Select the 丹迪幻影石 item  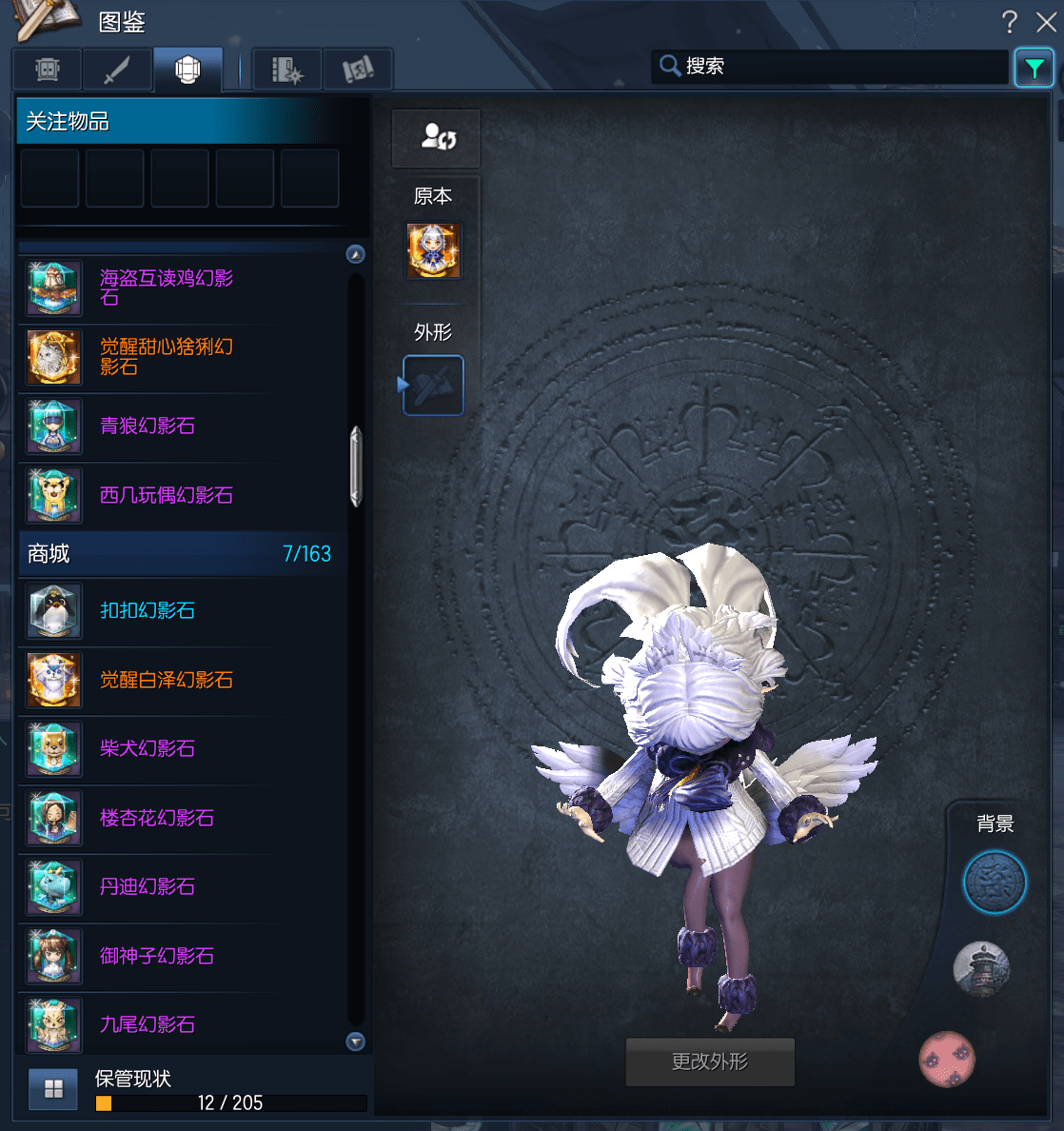click(148, 886)
